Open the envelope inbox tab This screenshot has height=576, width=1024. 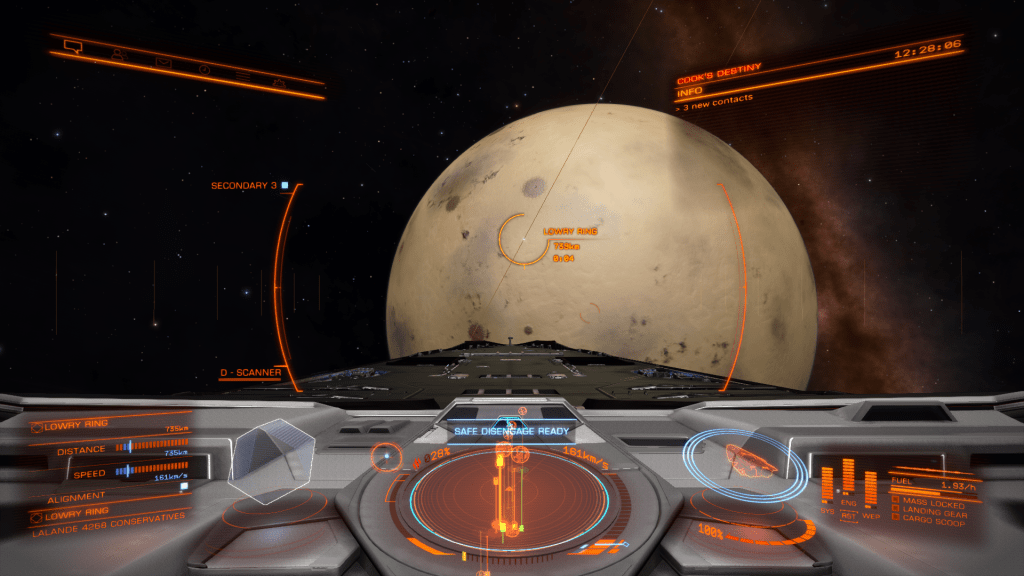tap(163, 62)
